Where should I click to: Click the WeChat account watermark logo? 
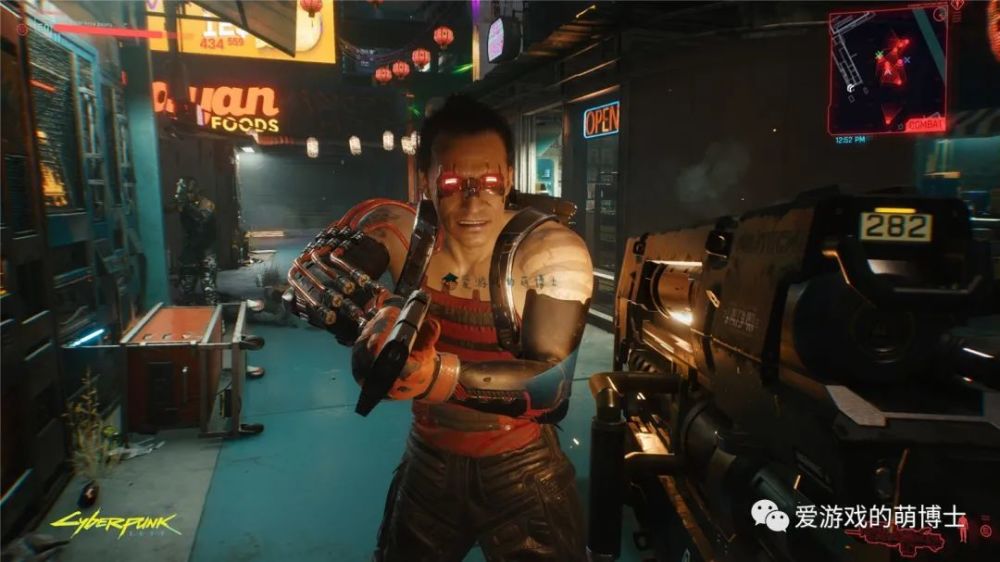[x=770, y=516]
